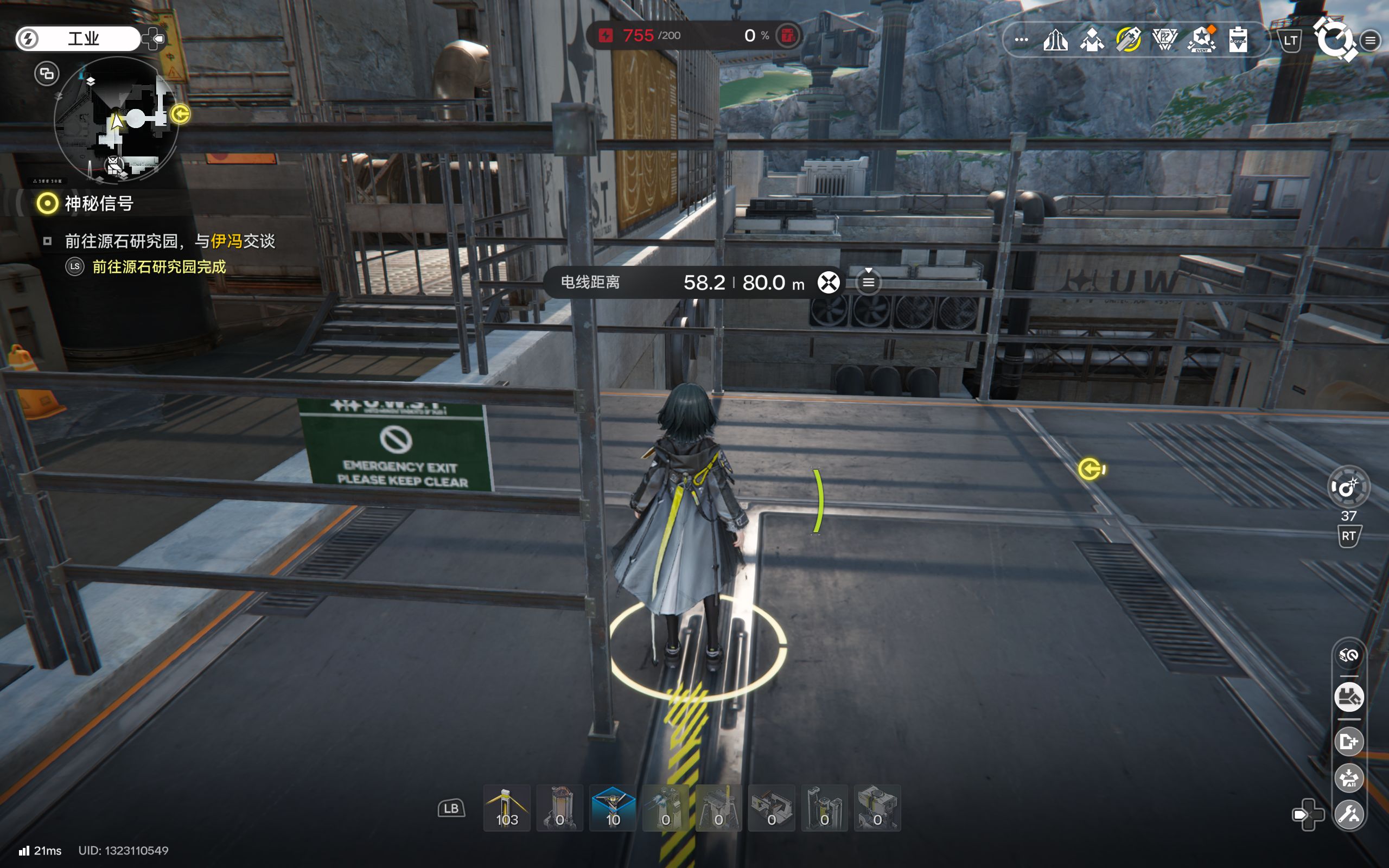This screenshot has width=1389, height=868.
Task: Toggle the minimap layer switch icon
Action: pos(47,73)
